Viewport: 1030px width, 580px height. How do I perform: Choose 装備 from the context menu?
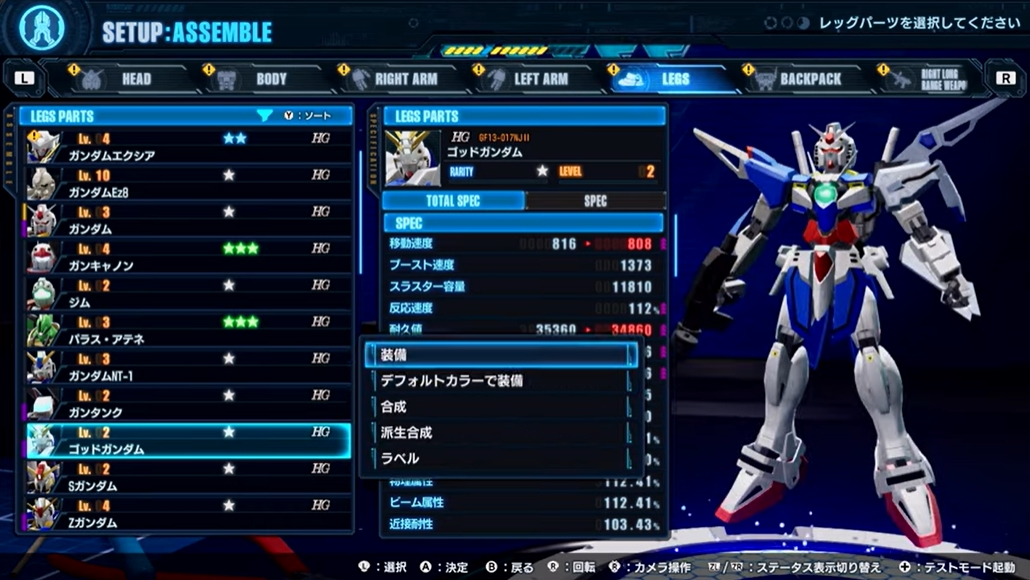(500, 354)
